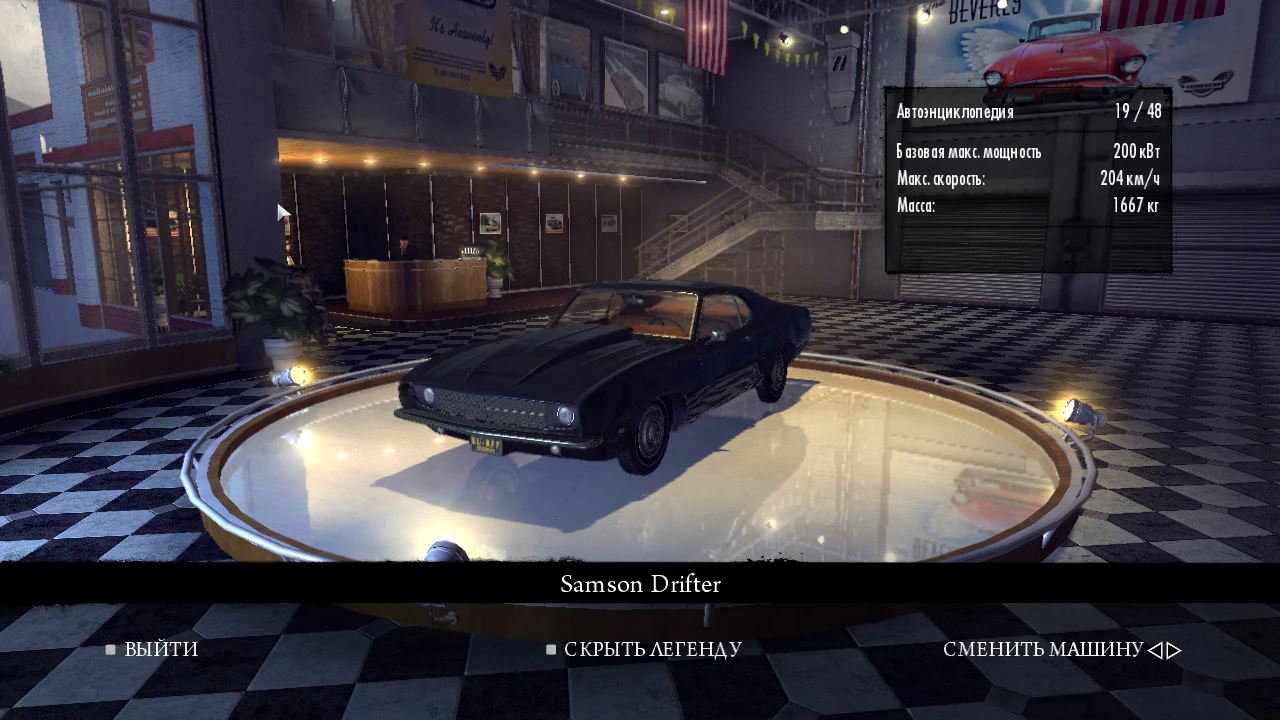Screen dimensions: 1280x720
Task: Click the right arrow next to СМЕНИТЬ МАШИНУ
Action: click(1172, 650)
